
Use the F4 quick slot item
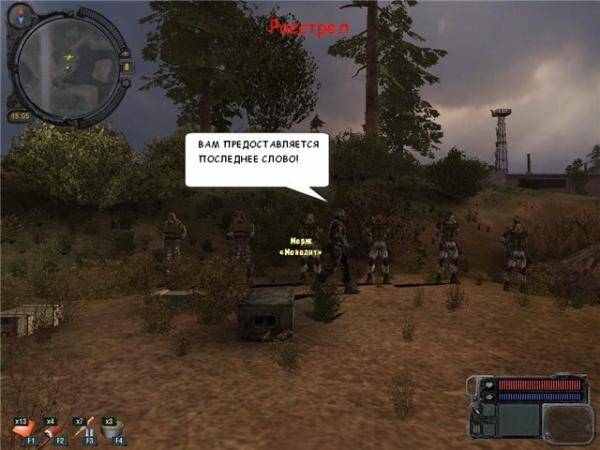pos(110,431)
